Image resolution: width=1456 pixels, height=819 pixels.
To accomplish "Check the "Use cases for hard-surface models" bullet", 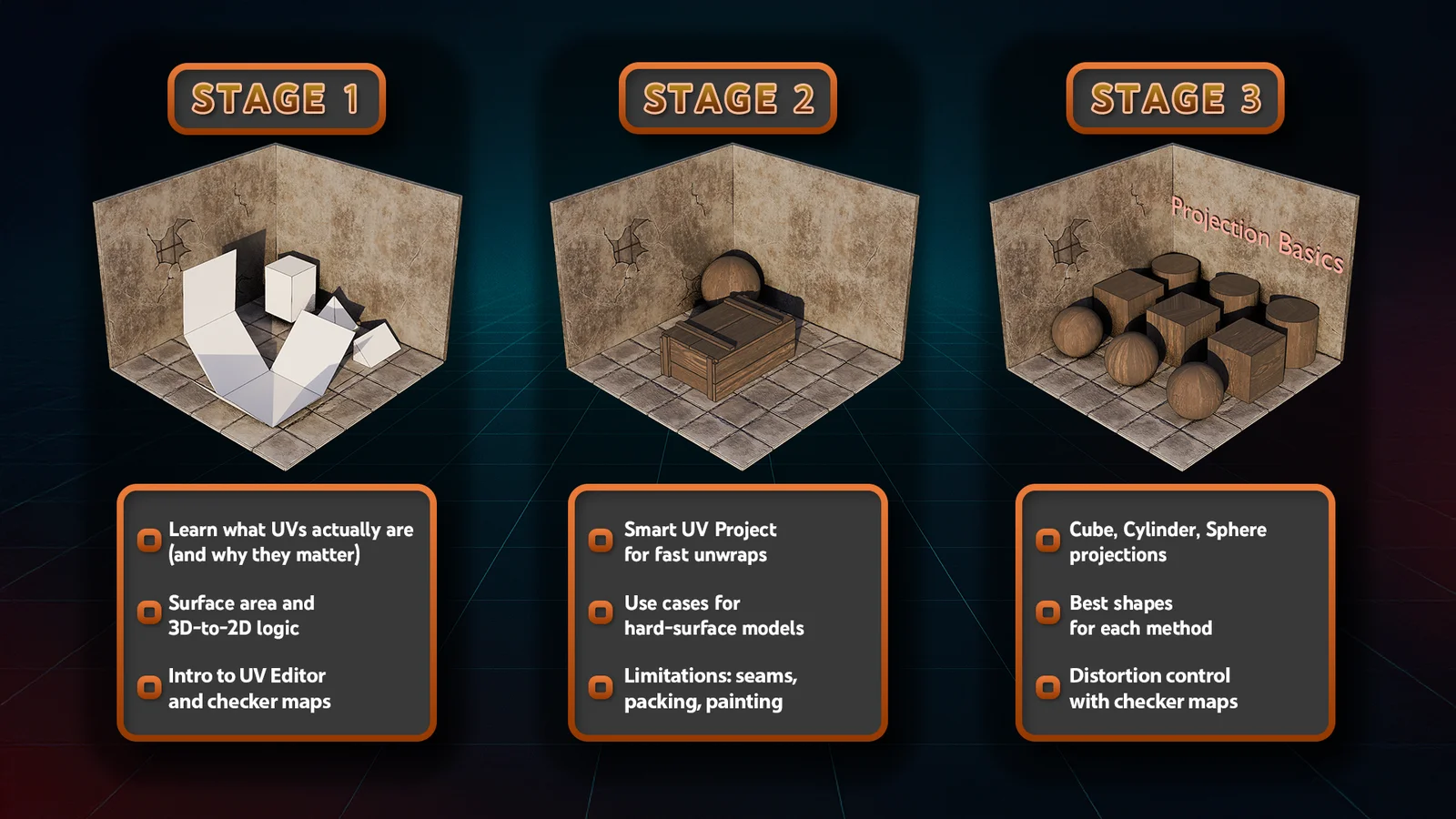I will click(x=601, y=613).
